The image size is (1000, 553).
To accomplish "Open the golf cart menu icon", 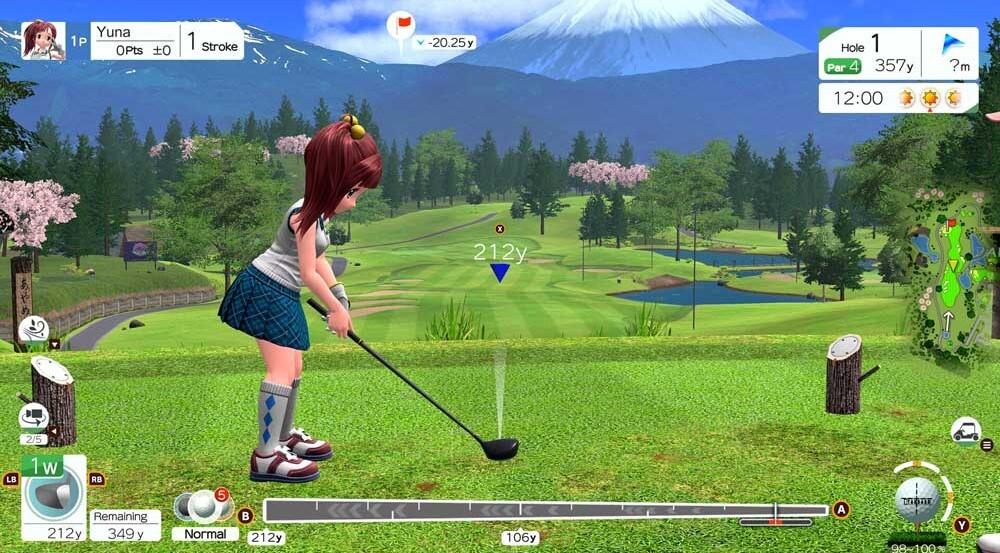I will coord(965,432).
